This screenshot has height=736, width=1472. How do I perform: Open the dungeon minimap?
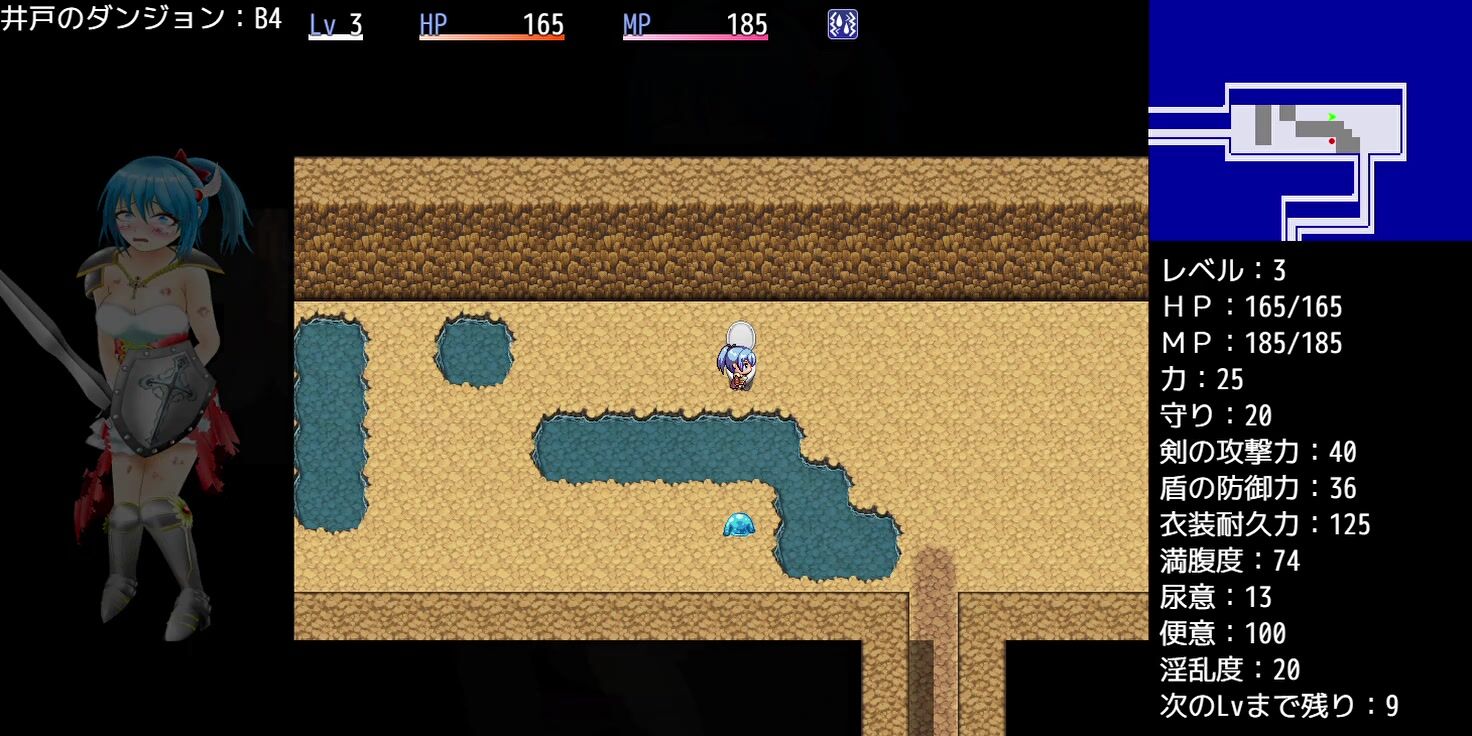pos(1309,121)
